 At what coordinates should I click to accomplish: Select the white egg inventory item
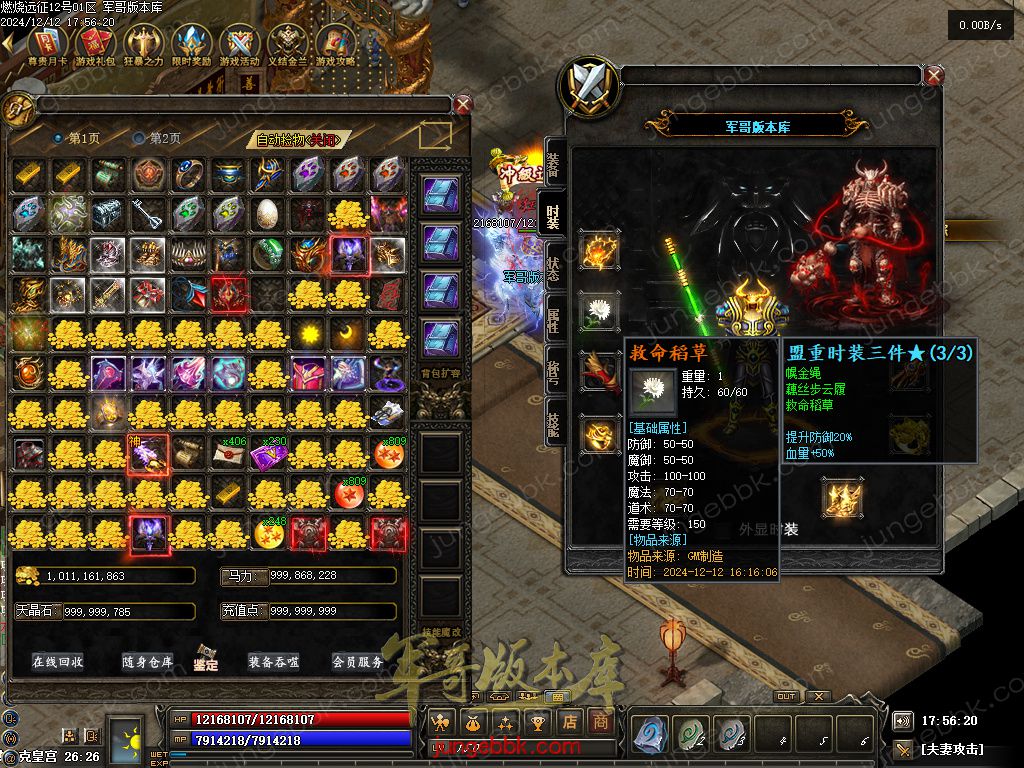tap(269, 213)
